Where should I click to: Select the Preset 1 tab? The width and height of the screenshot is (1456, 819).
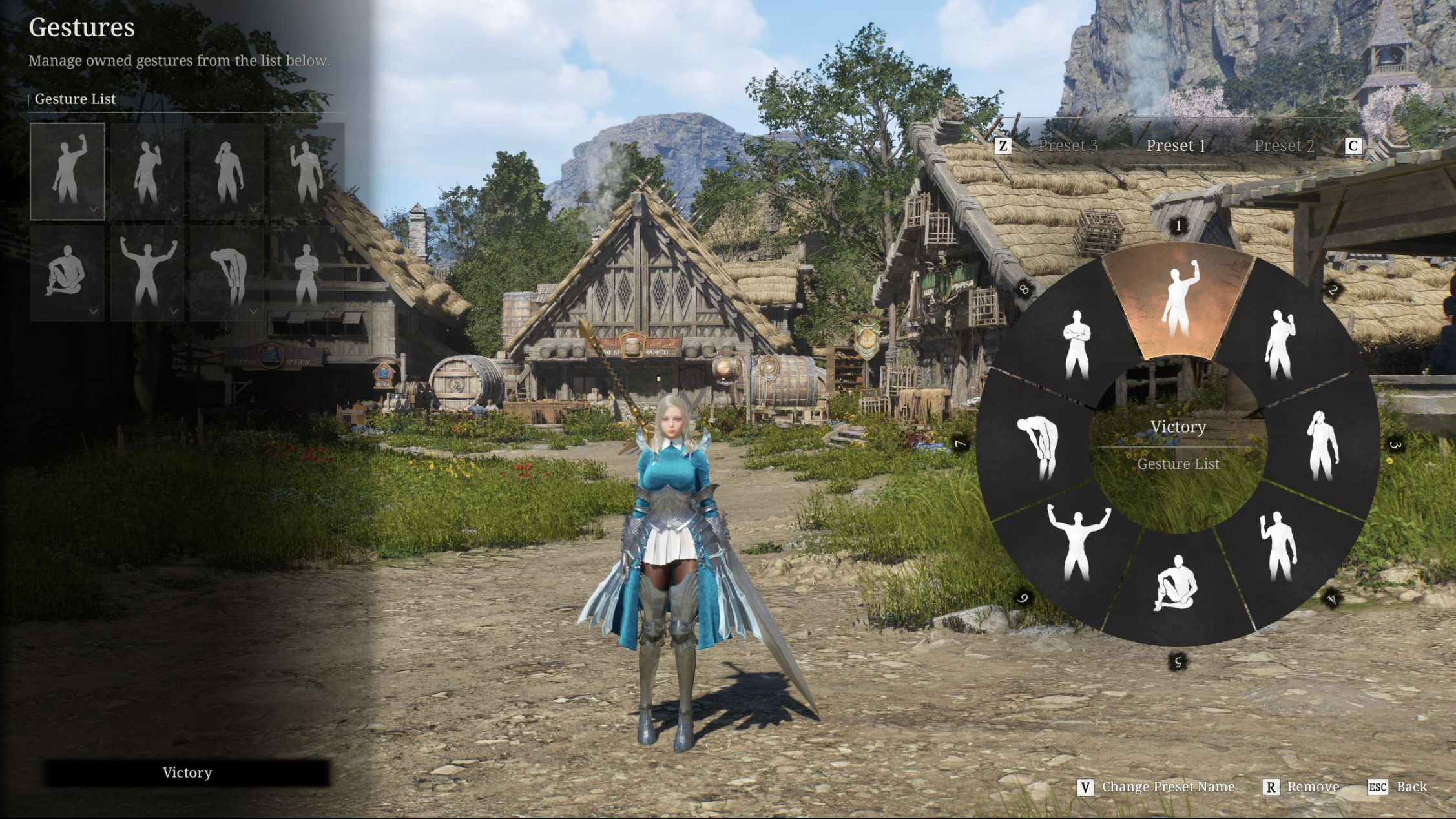[1176, 146]
